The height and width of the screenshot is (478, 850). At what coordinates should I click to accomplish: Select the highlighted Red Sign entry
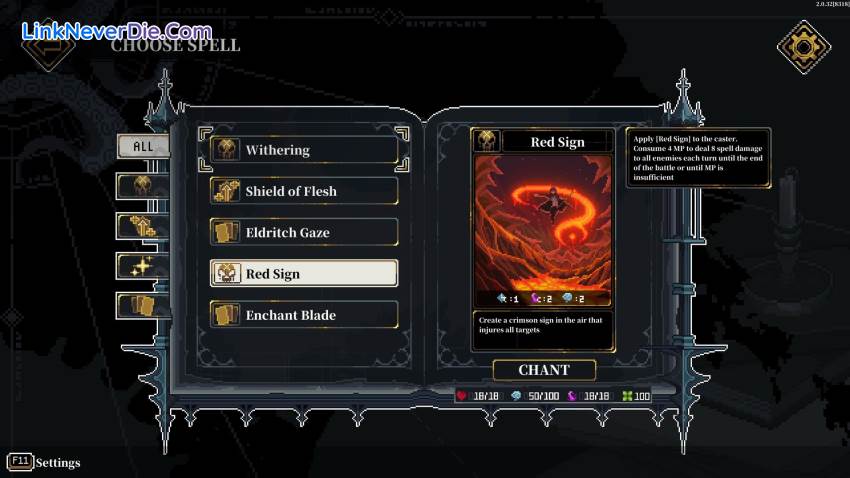[x=304, y=274]
